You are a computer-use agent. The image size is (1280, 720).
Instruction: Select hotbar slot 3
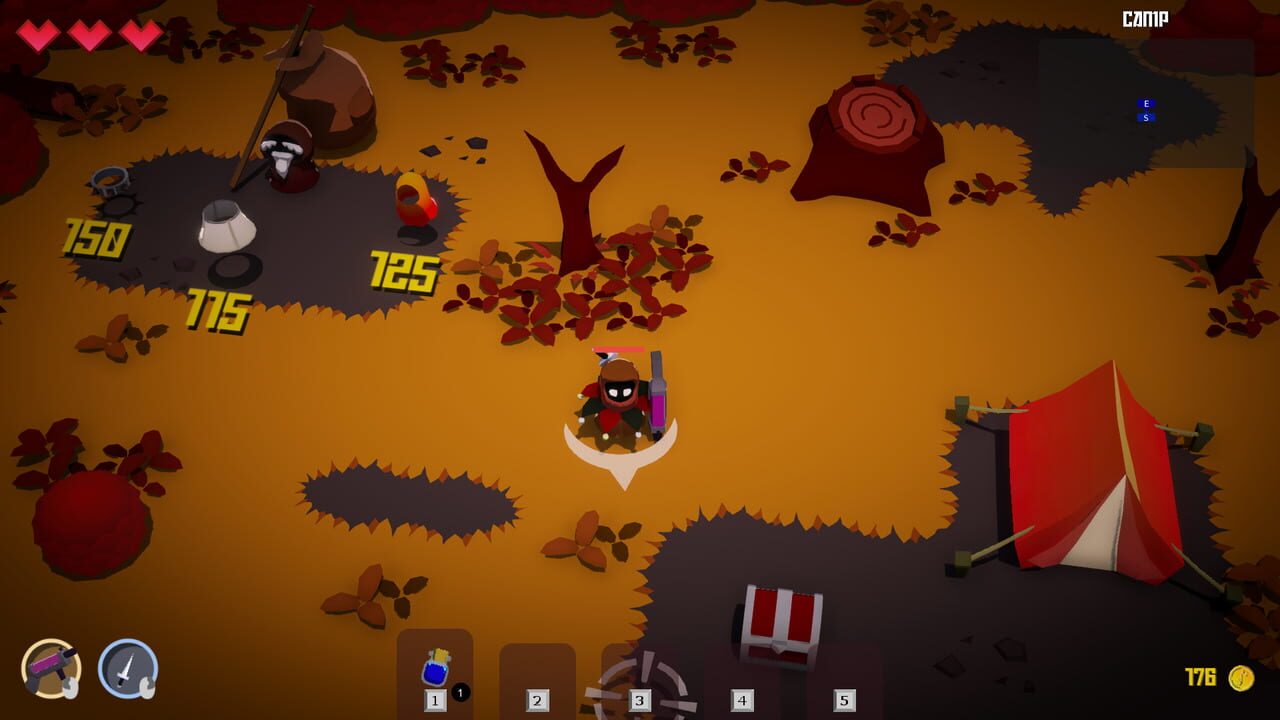pos(640,697)
